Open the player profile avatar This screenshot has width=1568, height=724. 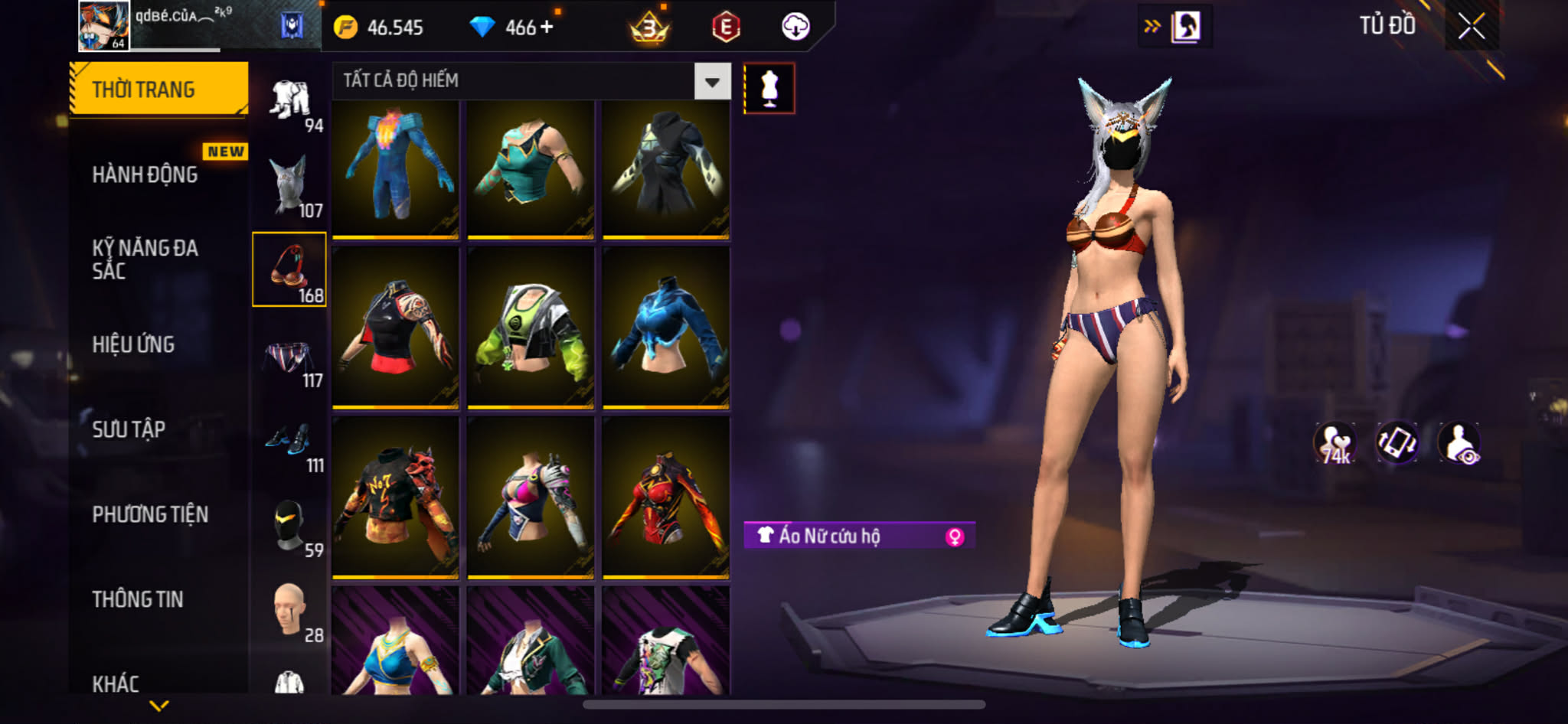104,26
